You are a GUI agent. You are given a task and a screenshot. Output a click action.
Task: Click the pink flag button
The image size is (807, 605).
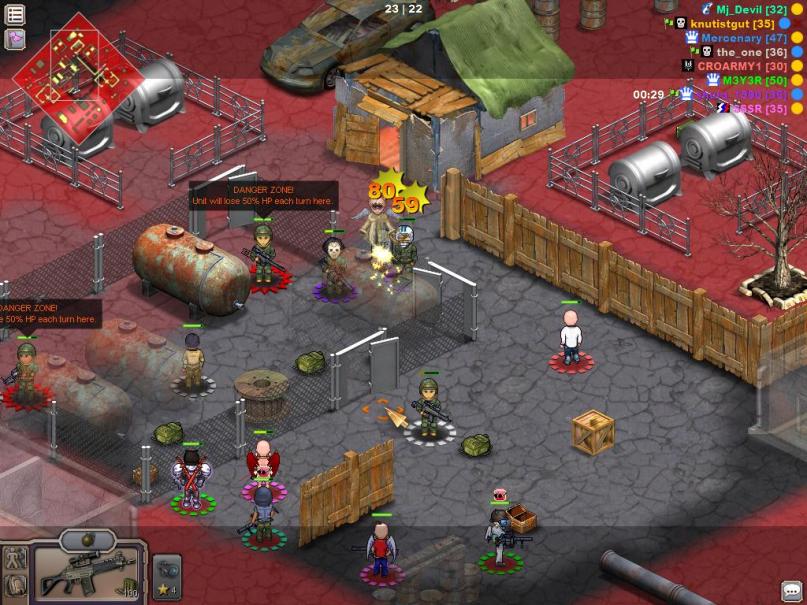pyautogui.click(x=14, y=39)
